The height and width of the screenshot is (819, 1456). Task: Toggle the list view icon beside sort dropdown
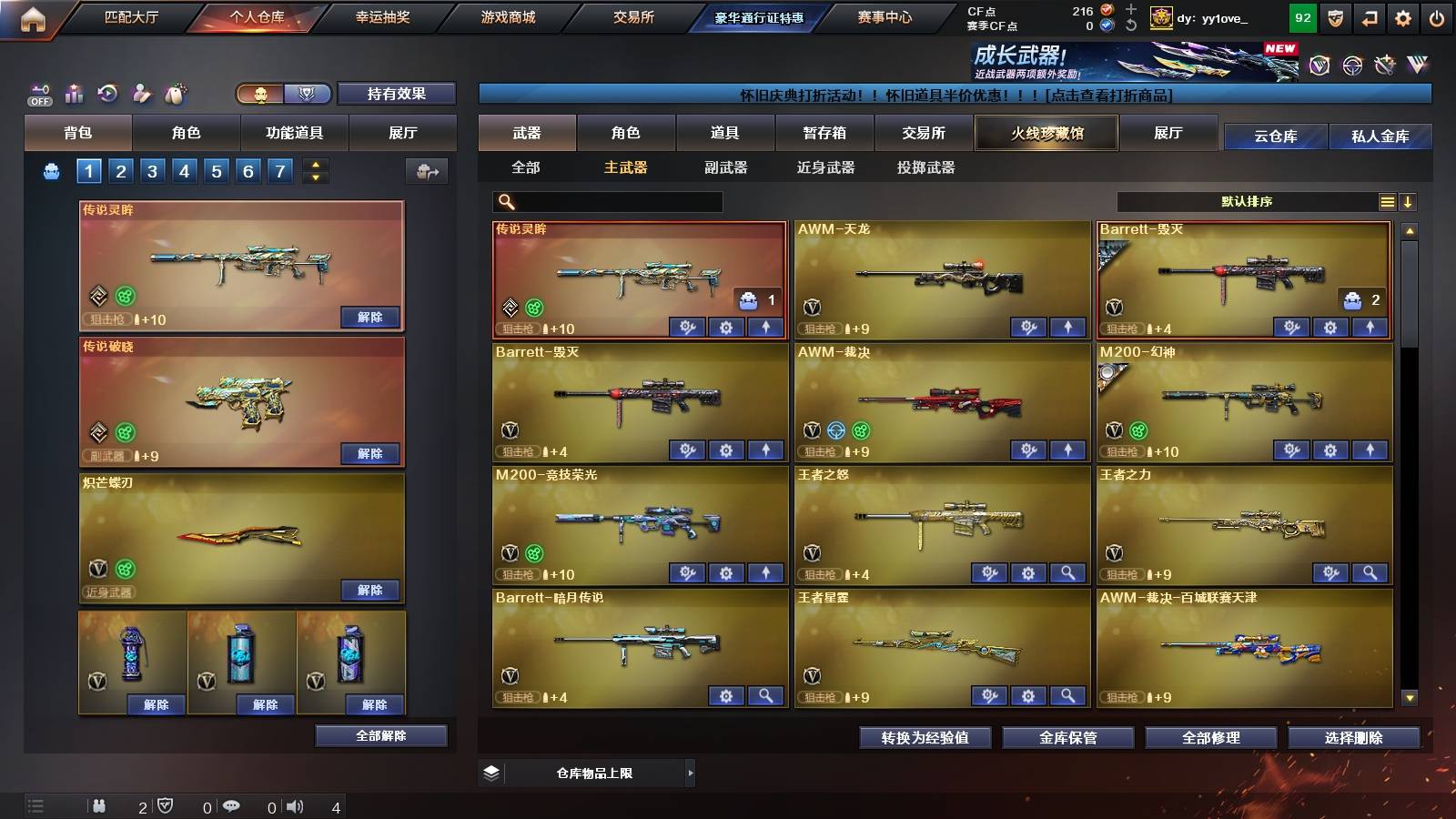[1386, 201]
